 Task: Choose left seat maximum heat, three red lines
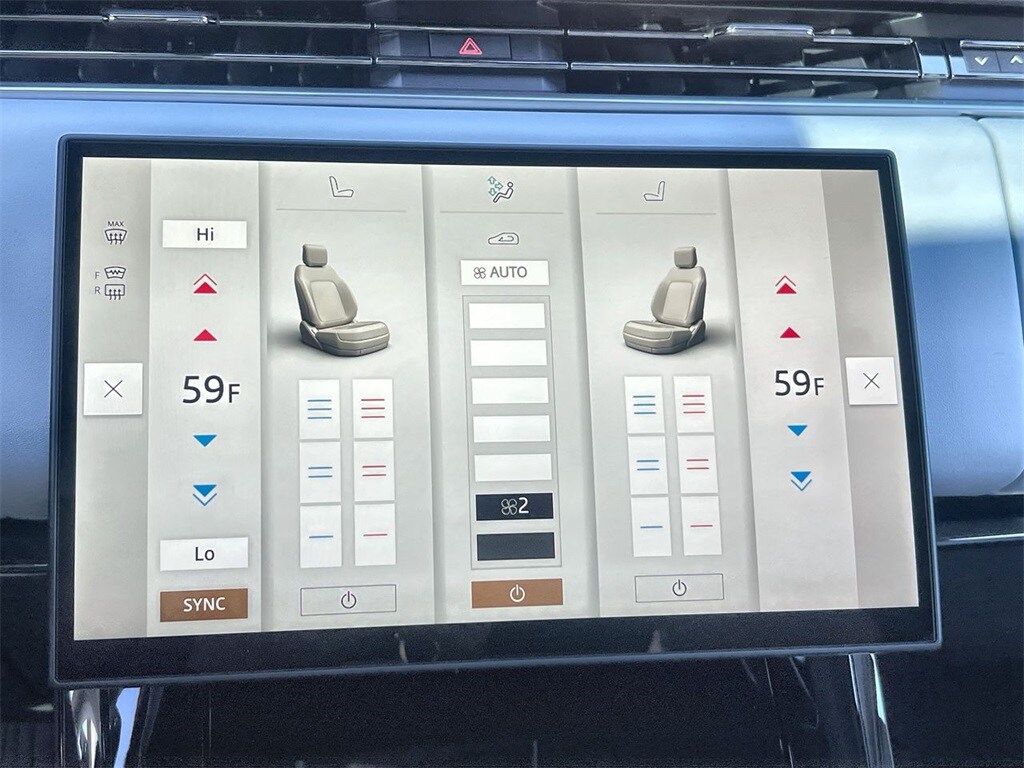pos(373,408)
